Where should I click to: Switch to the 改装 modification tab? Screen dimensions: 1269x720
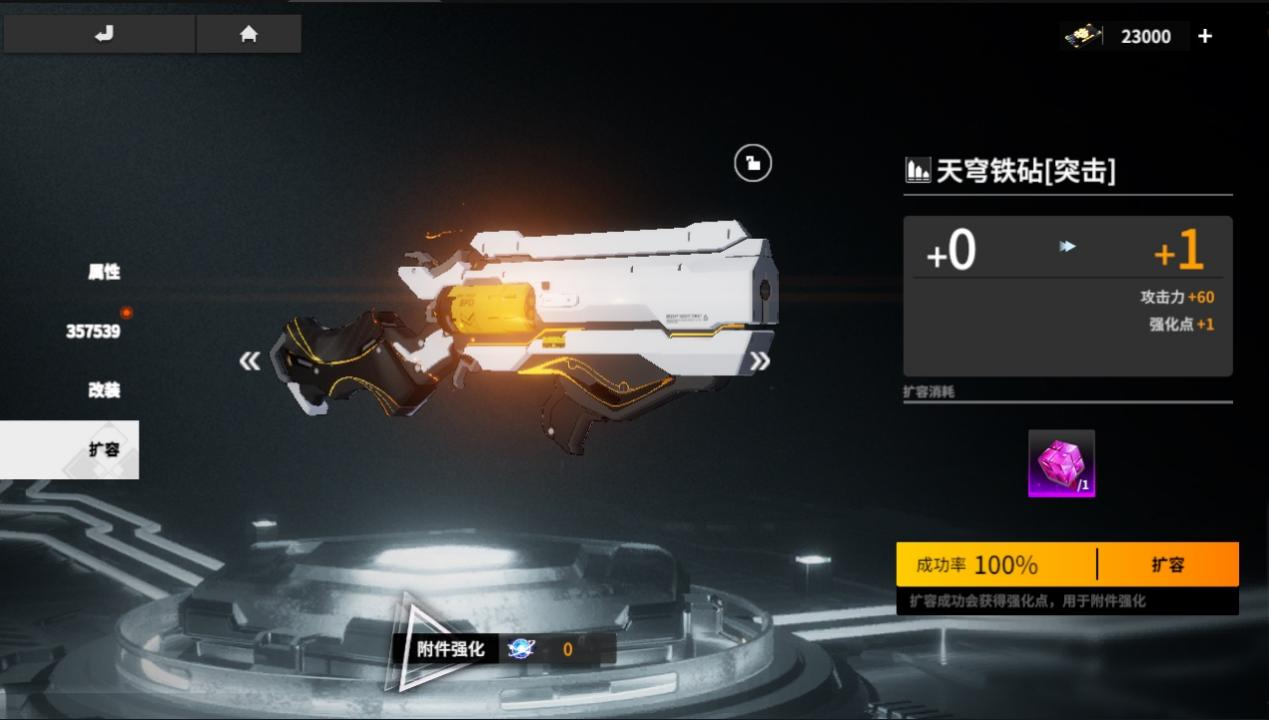[x=104, y=390]
